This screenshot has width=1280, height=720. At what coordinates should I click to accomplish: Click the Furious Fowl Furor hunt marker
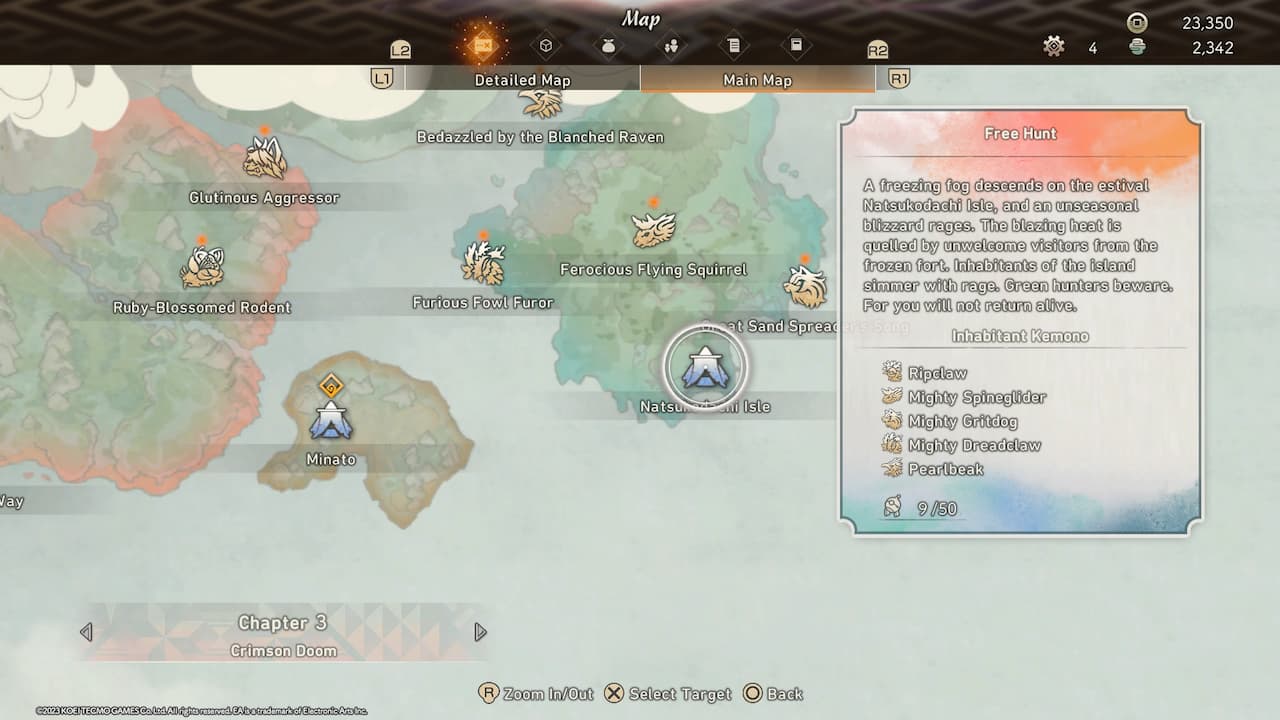[483, 262]
